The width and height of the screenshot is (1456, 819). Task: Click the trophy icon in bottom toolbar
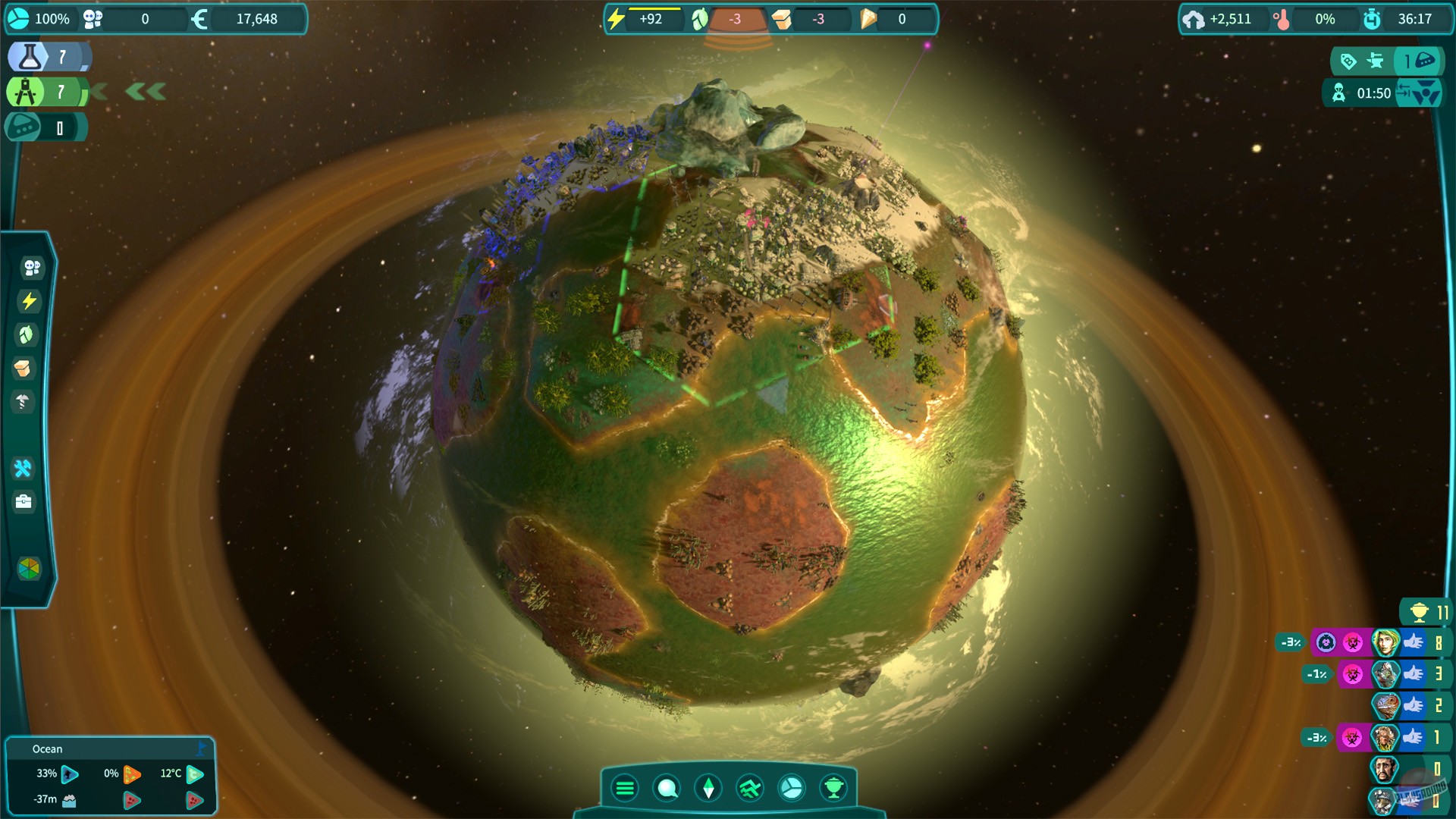(x=832, y=788)
